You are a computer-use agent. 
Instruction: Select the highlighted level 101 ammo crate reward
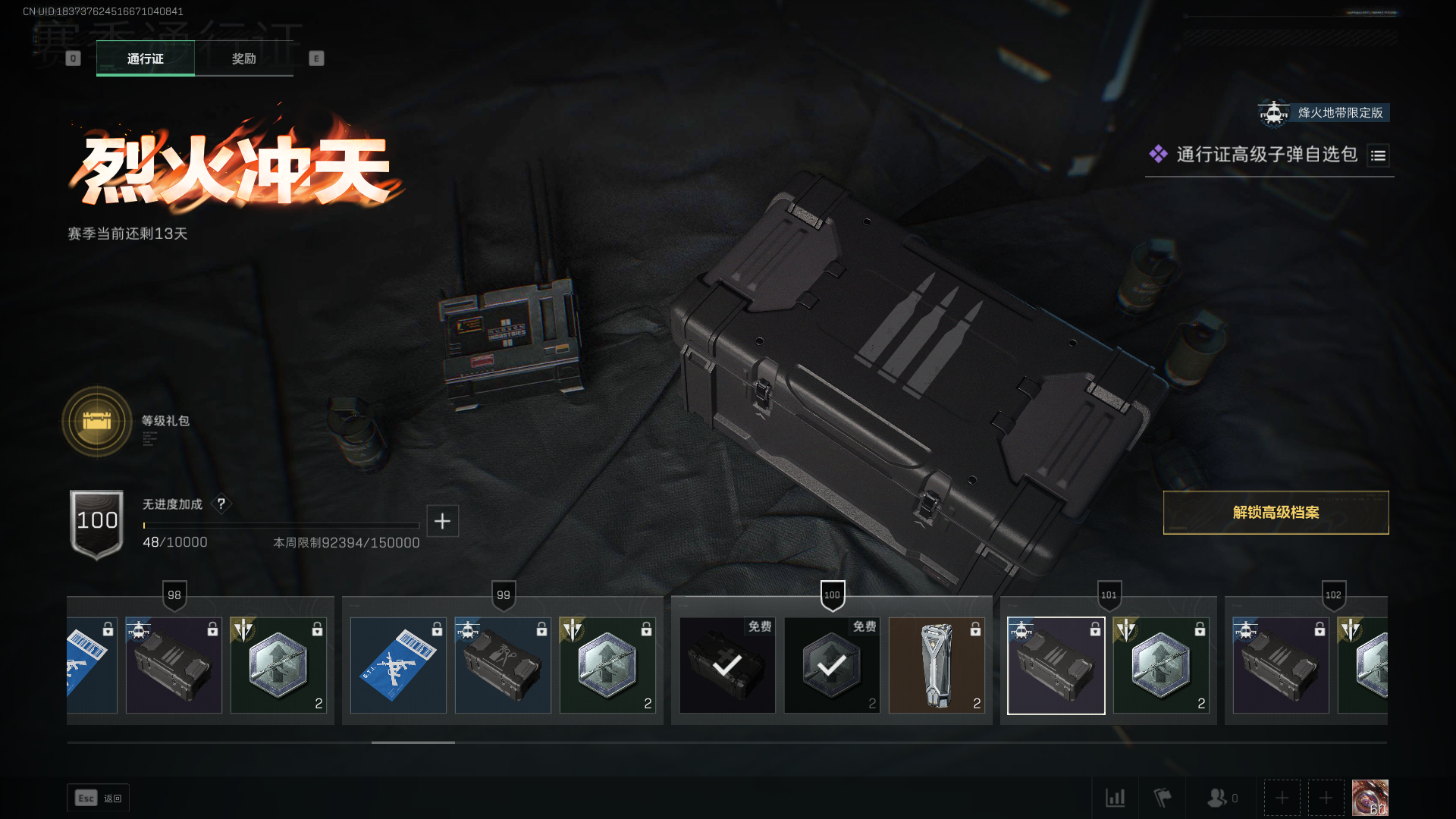1056,665
